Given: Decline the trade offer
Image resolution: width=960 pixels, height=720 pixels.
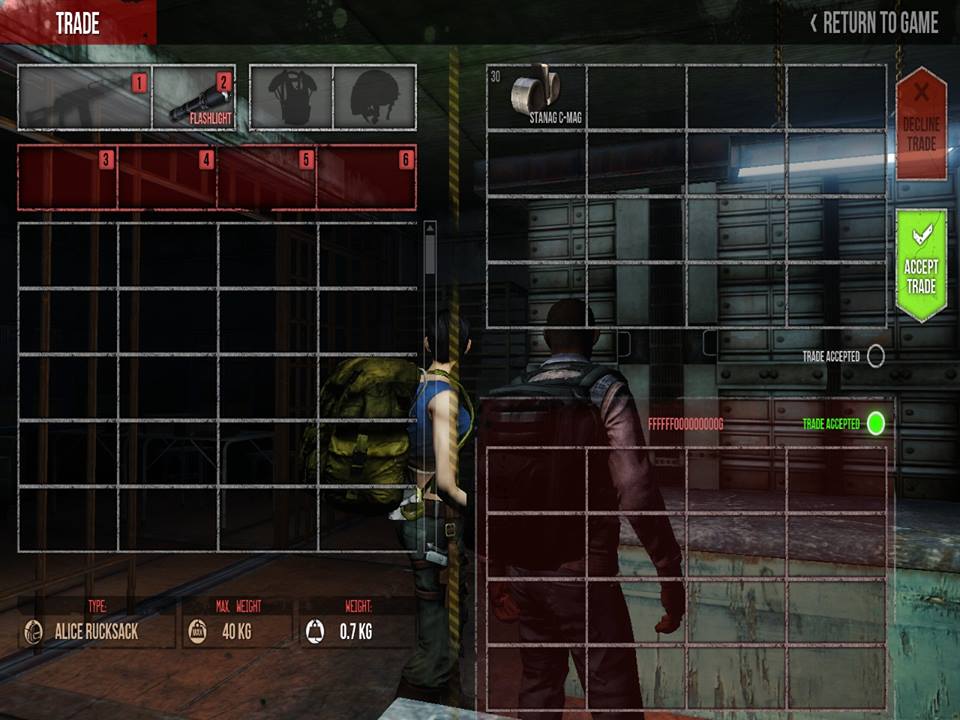Looking at the screenshot, I should click(x=921, y=123).
